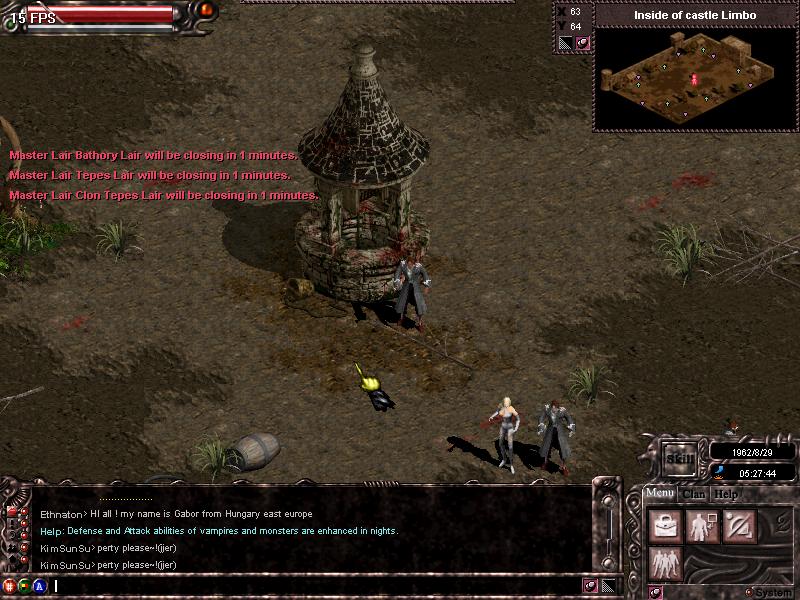Click the pink pin button beside minimap

click(582, 43)
